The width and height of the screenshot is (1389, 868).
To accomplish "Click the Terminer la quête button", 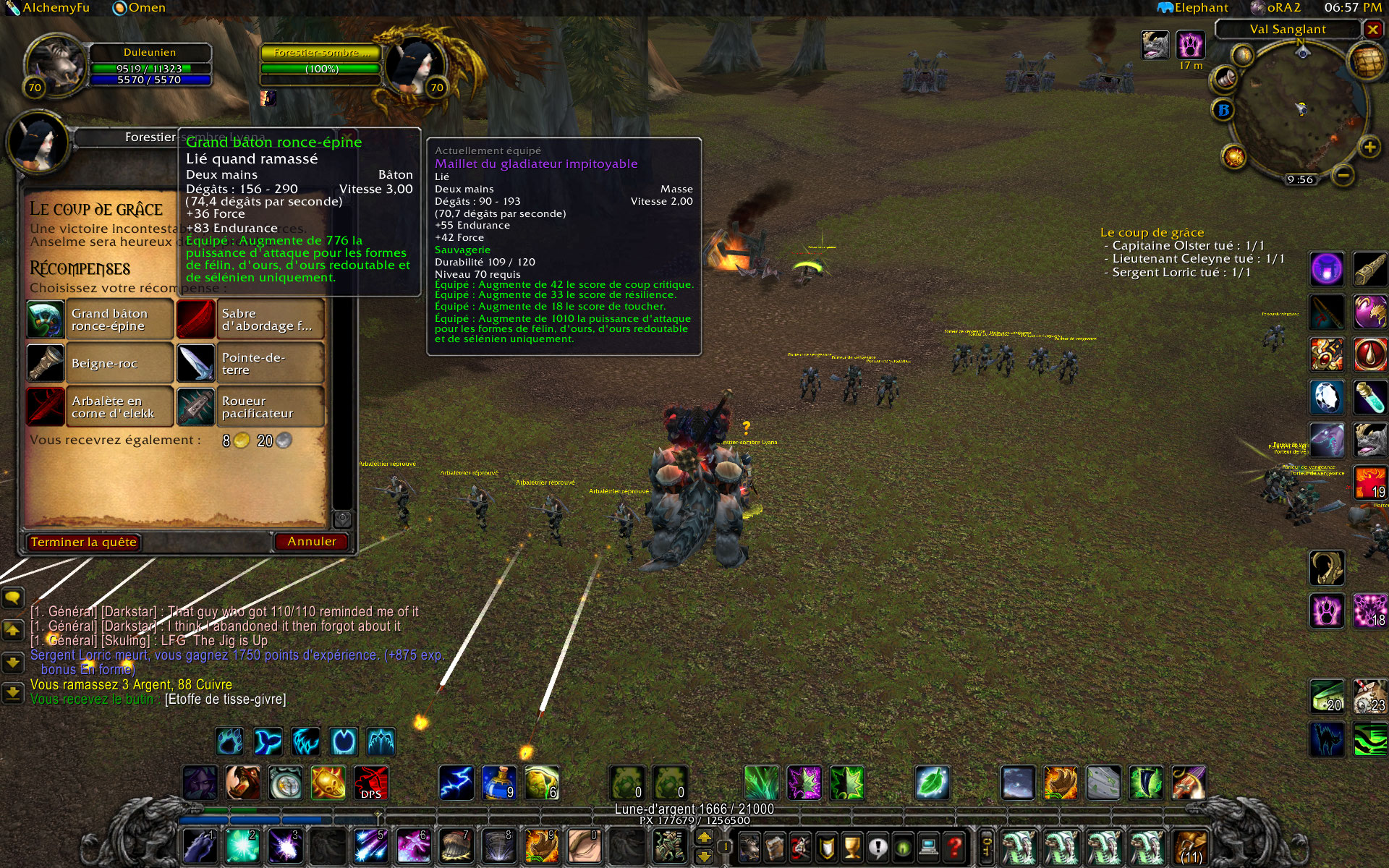I will pos(83,542).
